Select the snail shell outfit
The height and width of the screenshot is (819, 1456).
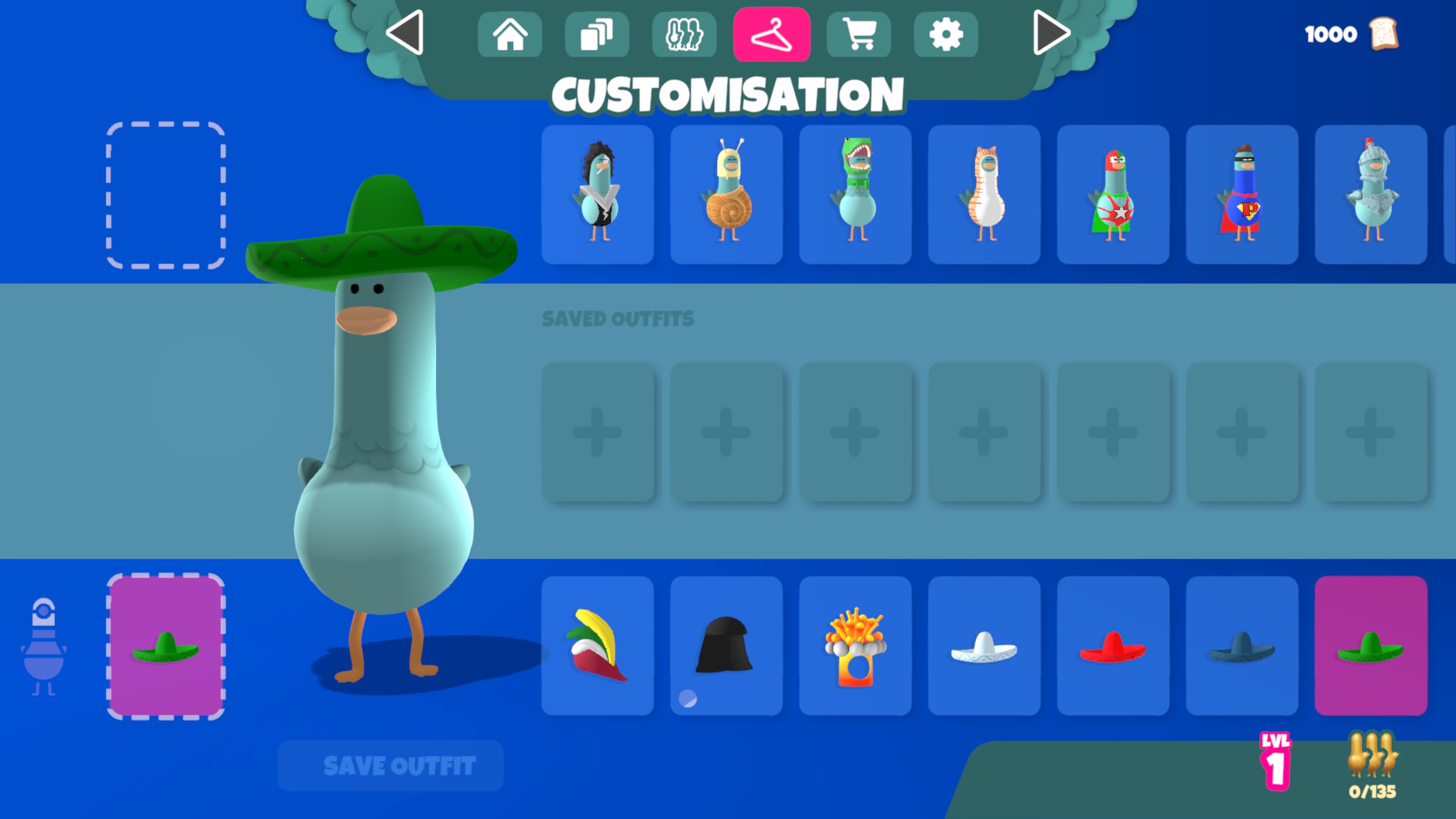coord(726,195)
